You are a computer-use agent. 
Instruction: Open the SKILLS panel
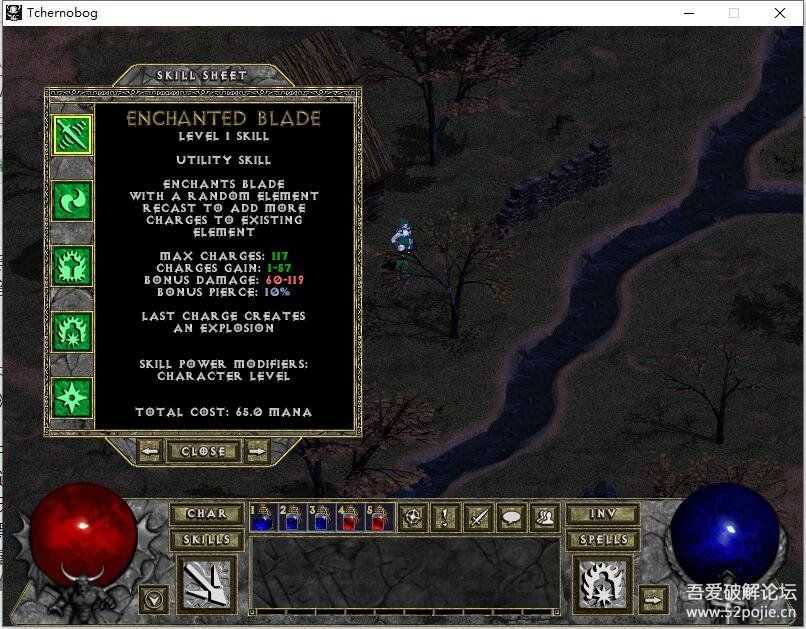[x=206, y=540]
